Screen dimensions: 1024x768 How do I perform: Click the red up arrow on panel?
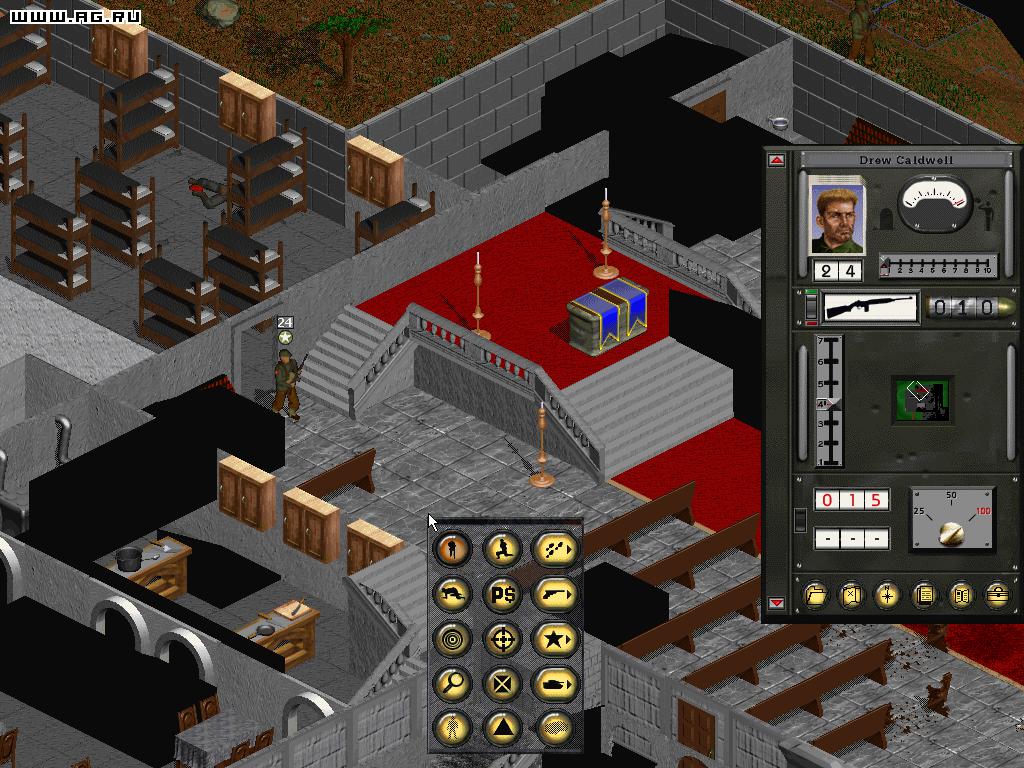[x=777, y=161]
